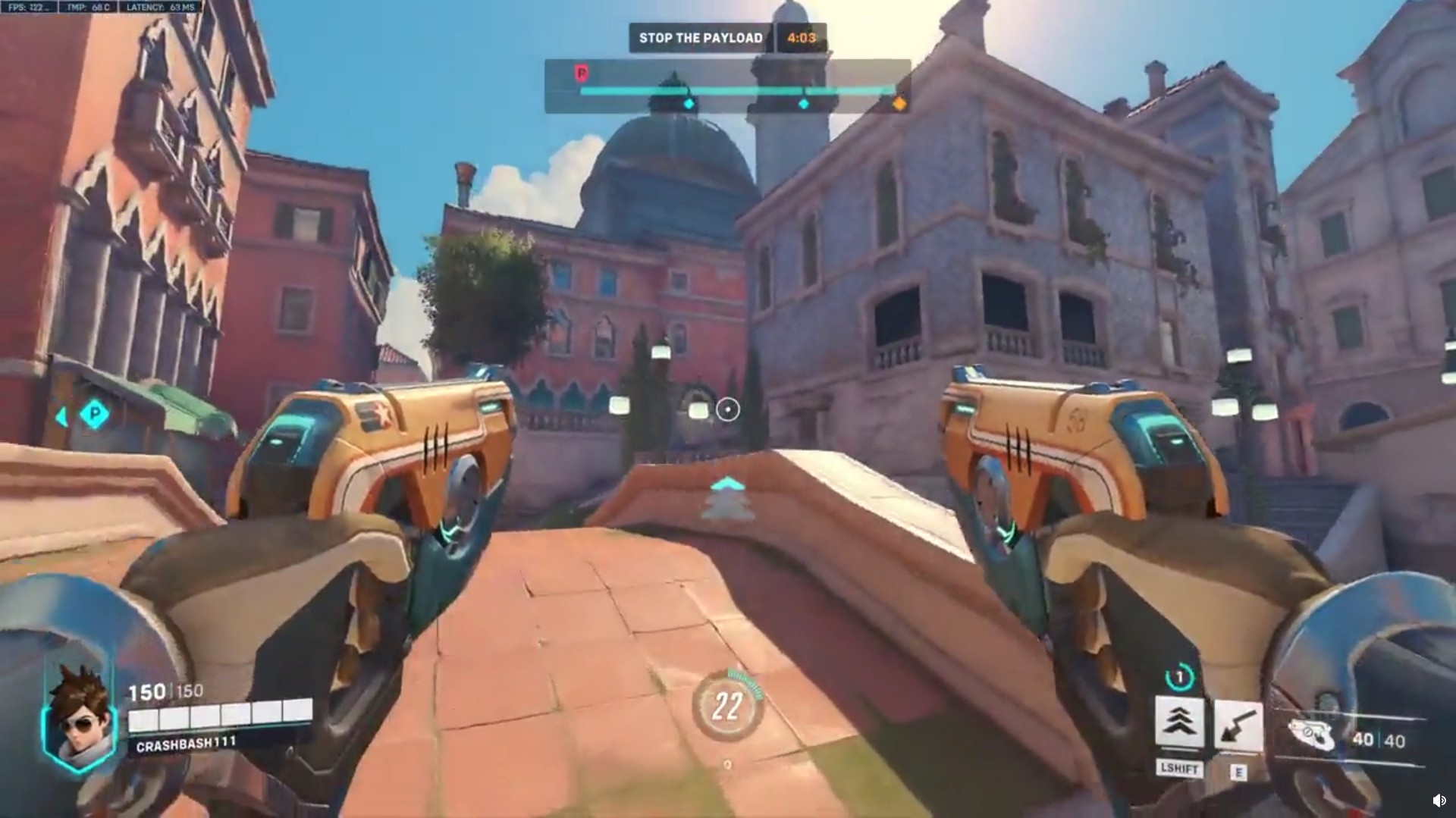1456x818 pixels.
Task: Select the pulse pistols weapon icon
Action: [1310, 735]
